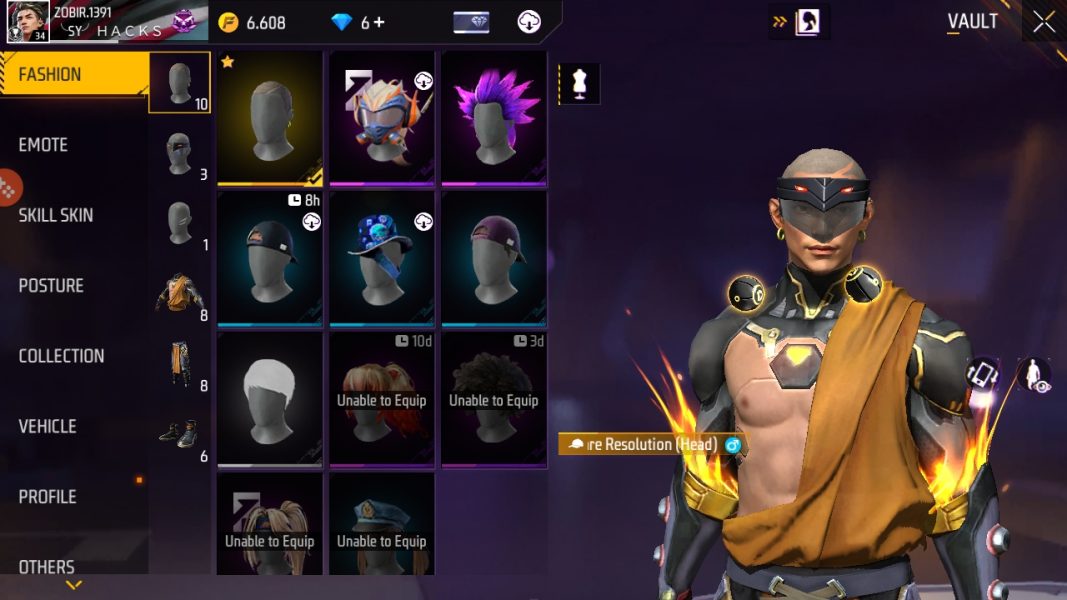Close the Vault screen with X

point(1043,23)
